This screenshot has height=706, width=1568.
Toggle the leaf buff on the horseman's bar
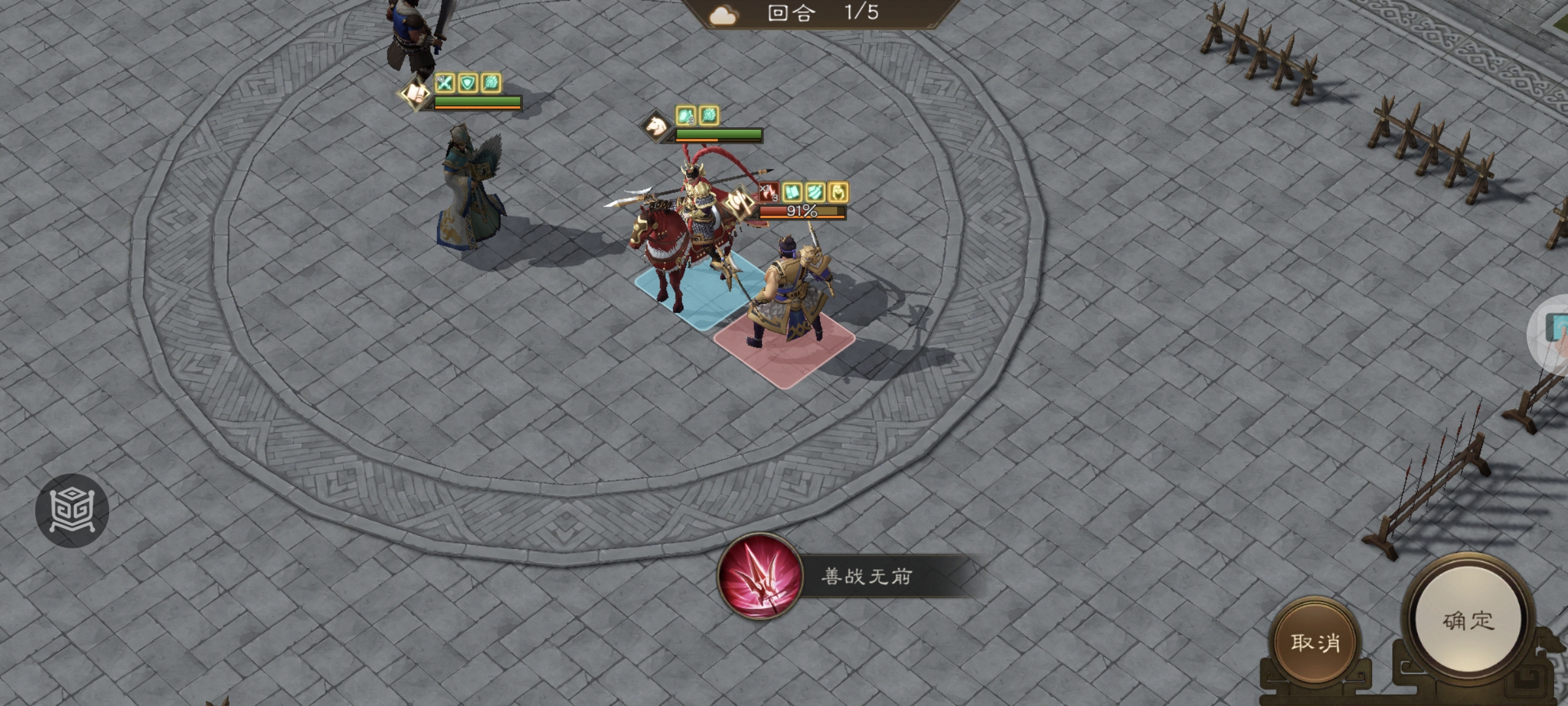(x=708, y=117)
